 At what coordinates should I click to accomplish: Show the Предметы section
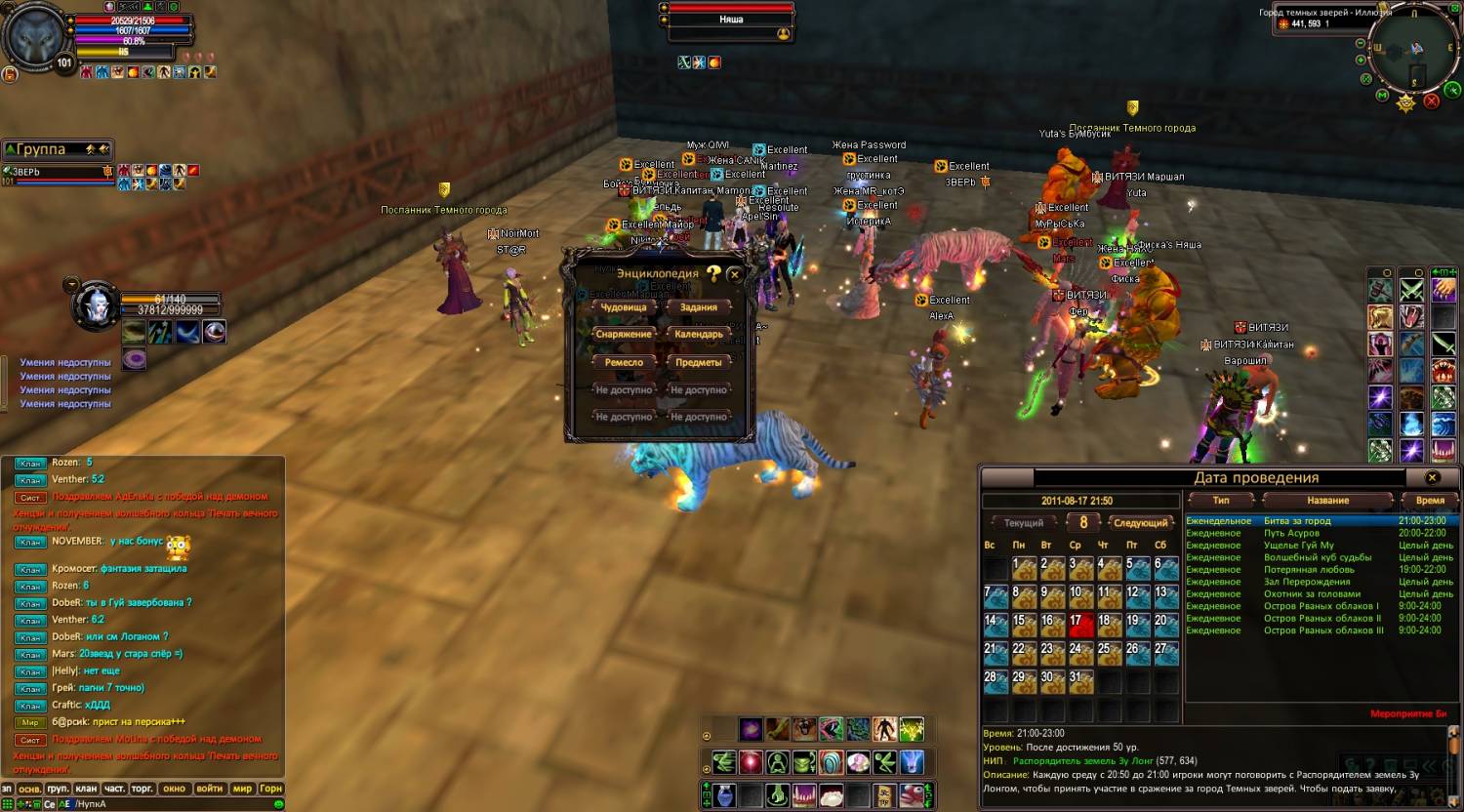(x=698, y=362)
